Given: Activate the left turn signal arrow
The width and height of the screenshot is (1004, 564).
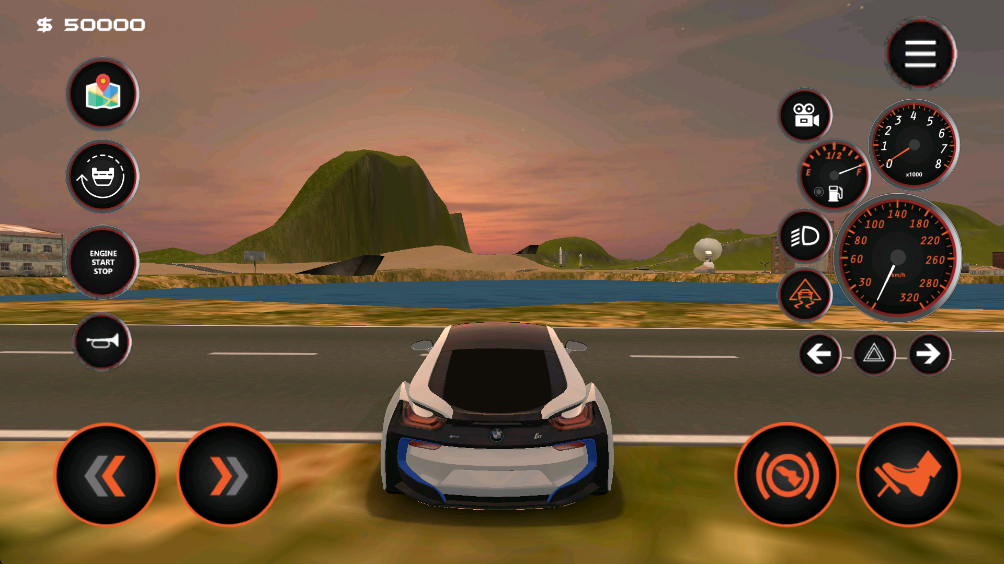Looking at the screenshot, I should (x=820, y=354).
